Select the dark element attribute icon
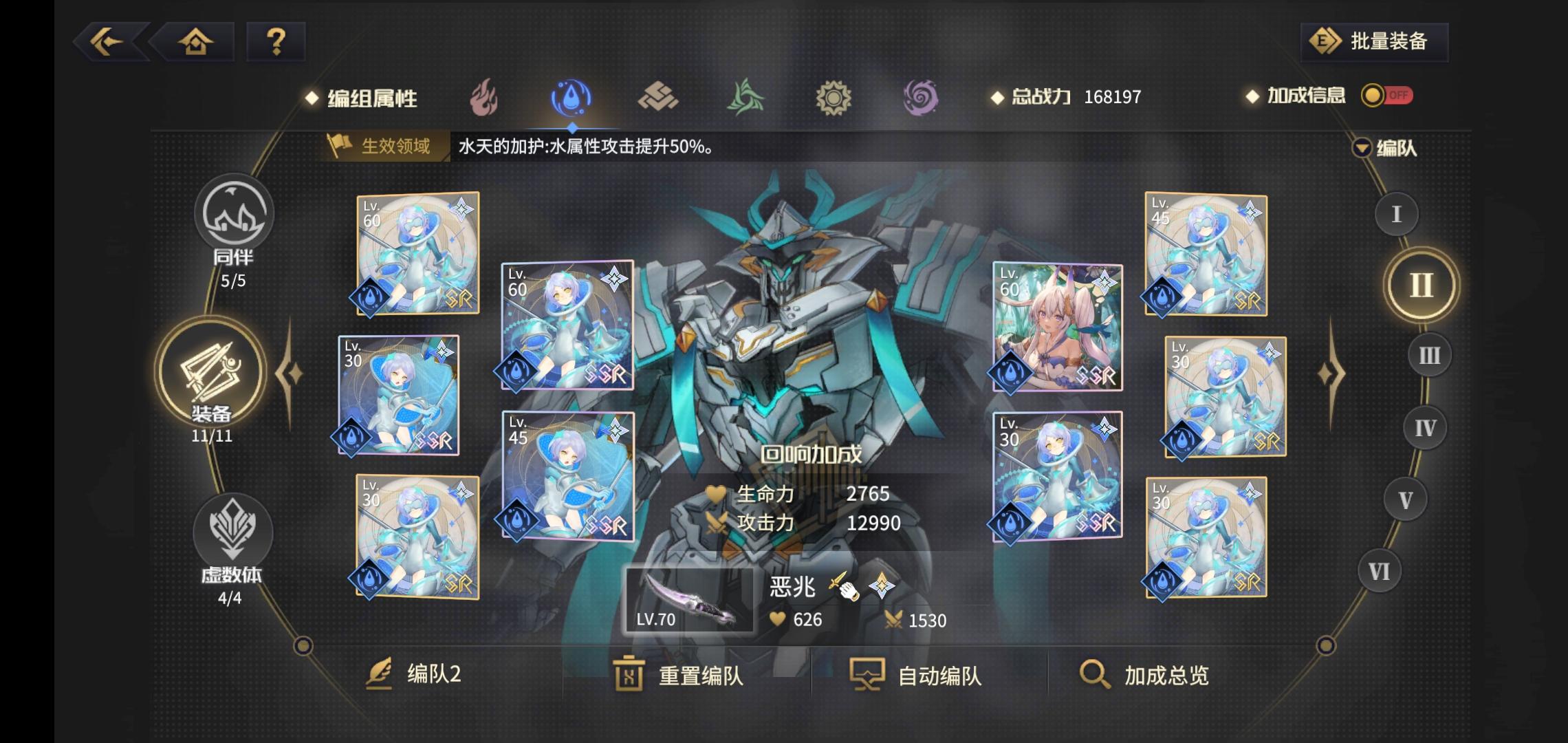This screenshot has width=1568, height=743. (922, 98)
